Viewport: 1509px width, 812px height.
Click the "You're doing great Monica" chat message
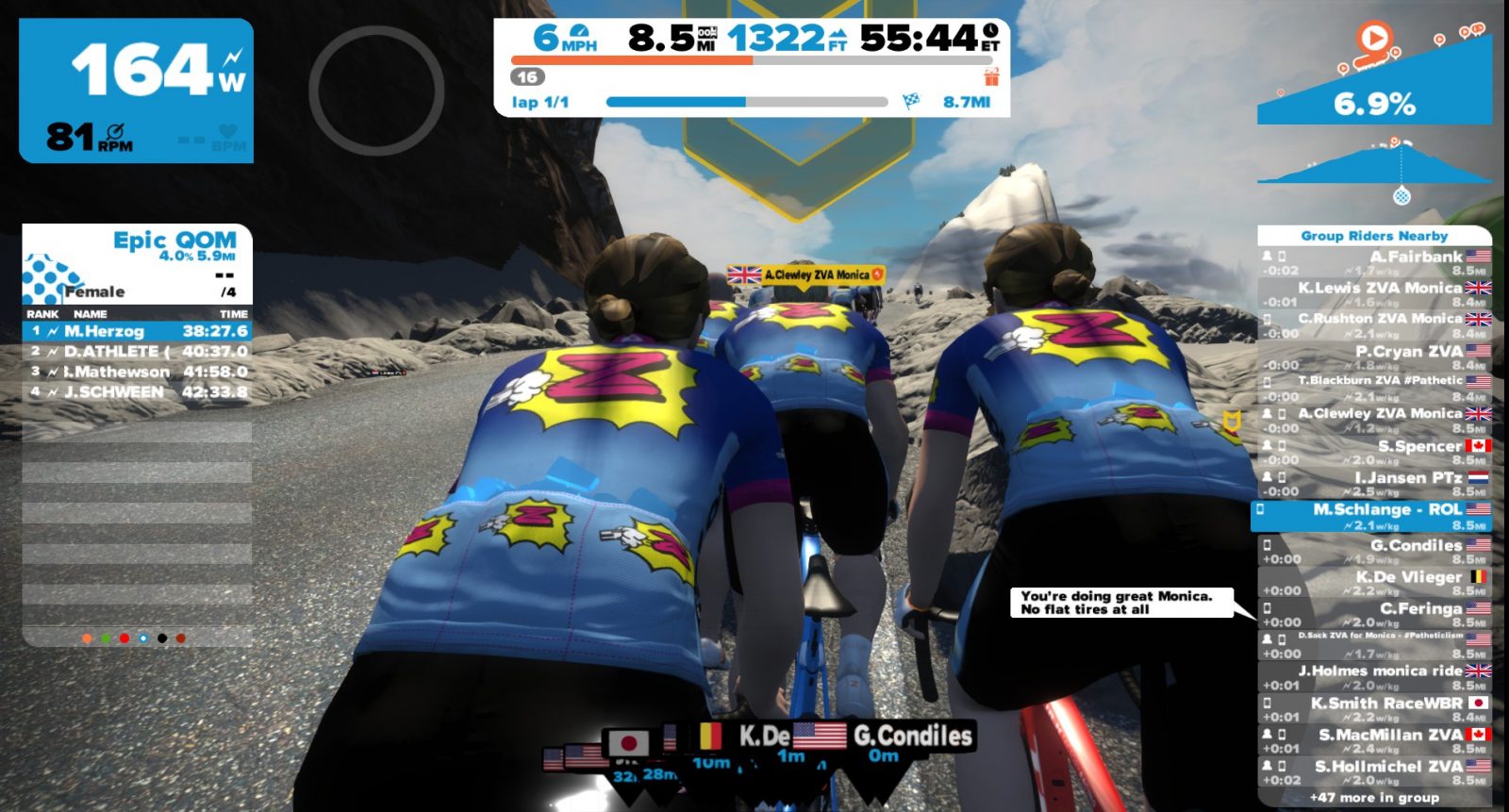click(1120, 603)
